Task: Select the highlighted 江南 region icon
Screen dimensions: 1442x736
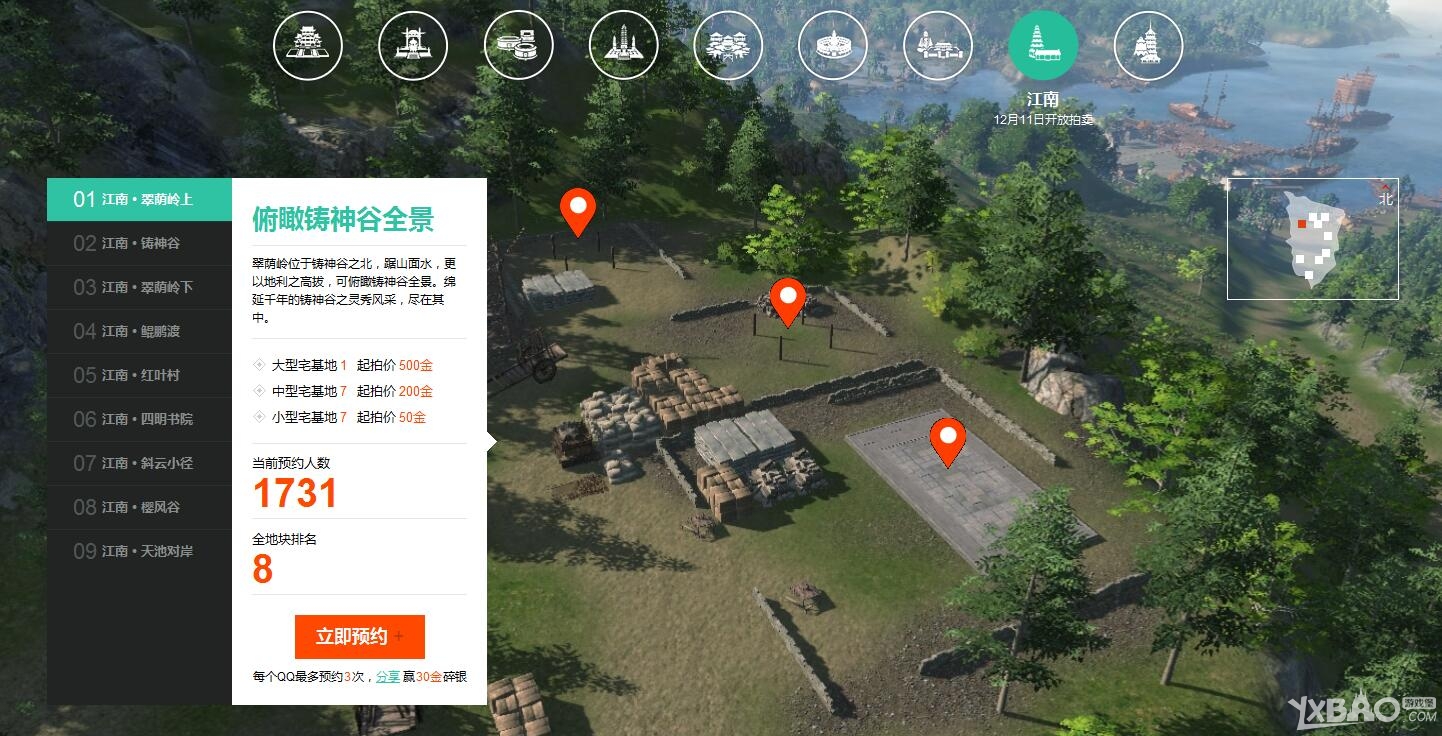Action: [x=1043, y=45]
